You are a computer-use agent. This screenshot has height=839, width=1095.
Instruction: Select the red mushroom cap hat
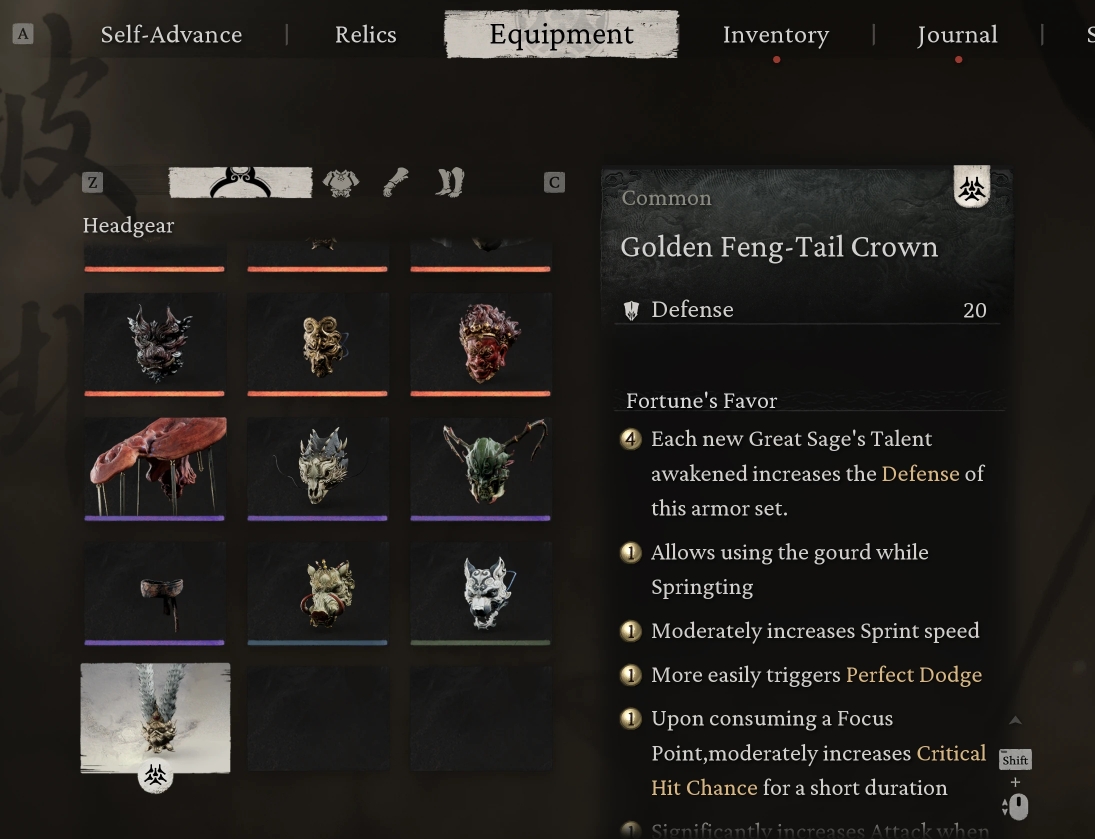[155, 467]
